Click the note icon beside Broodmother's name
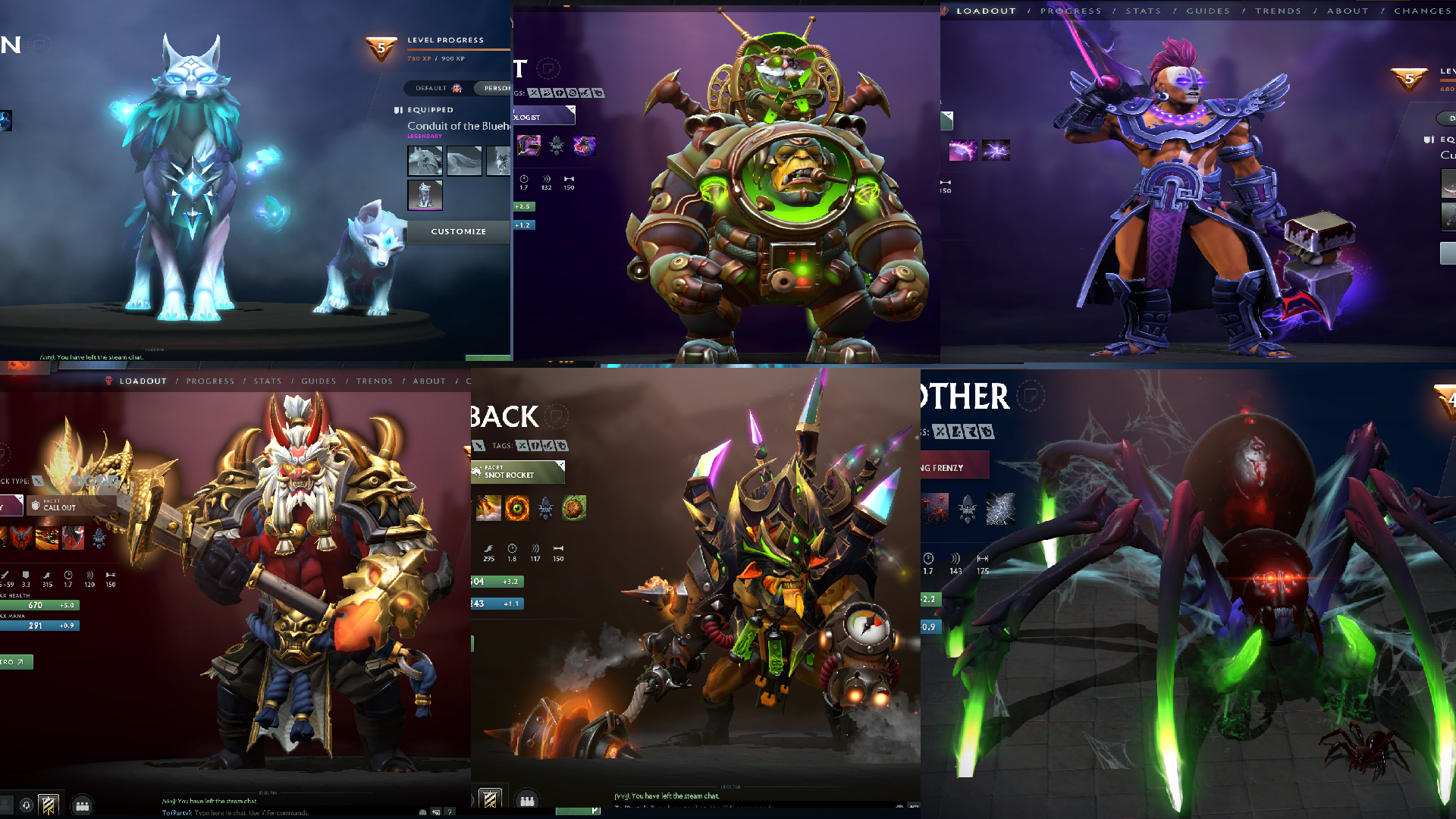Screen dimensions: 1456x819 1031,395
